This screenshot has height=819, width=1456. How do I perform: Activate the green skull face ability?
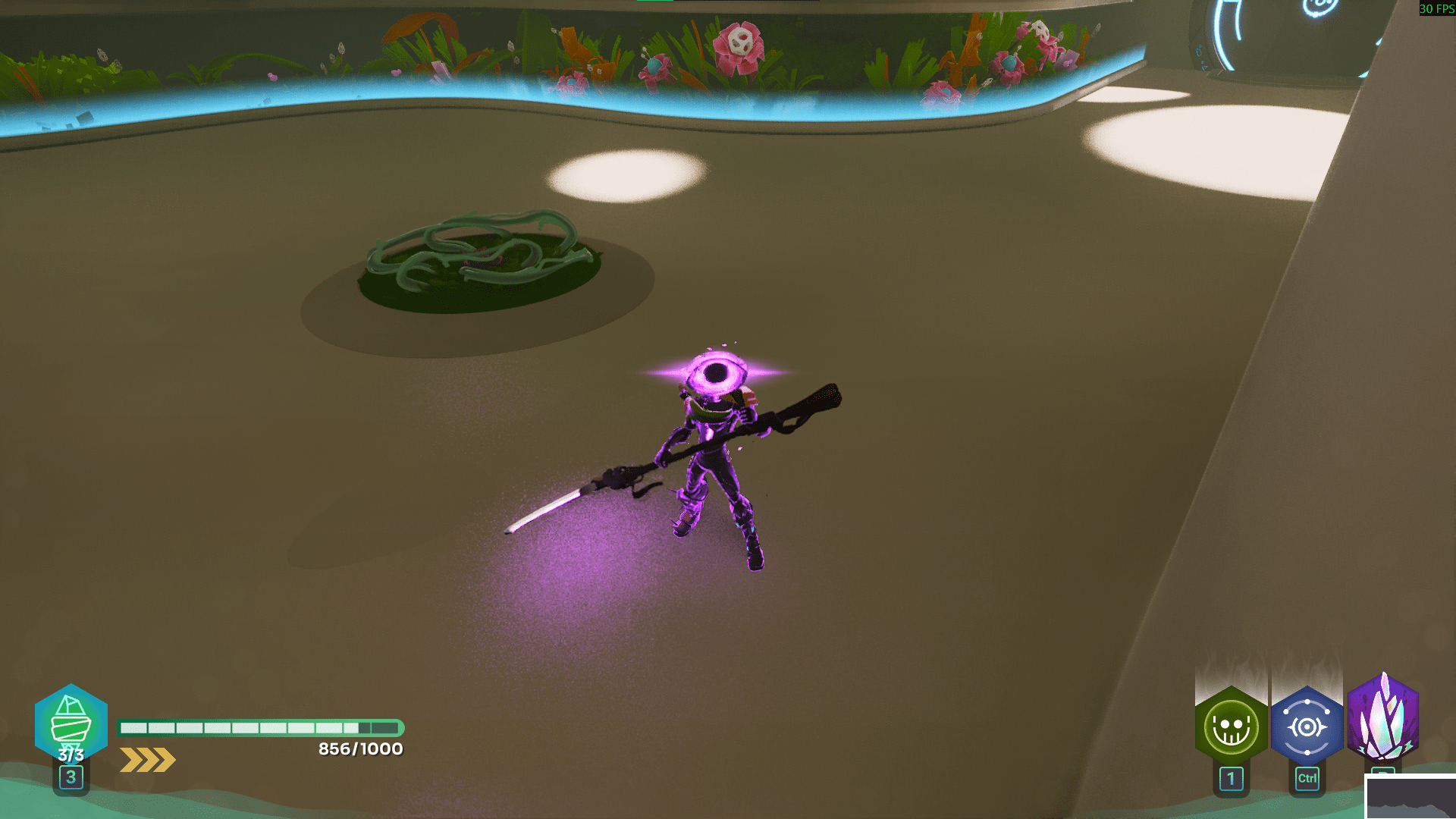pyautogui.click(x=1231, y=727)
